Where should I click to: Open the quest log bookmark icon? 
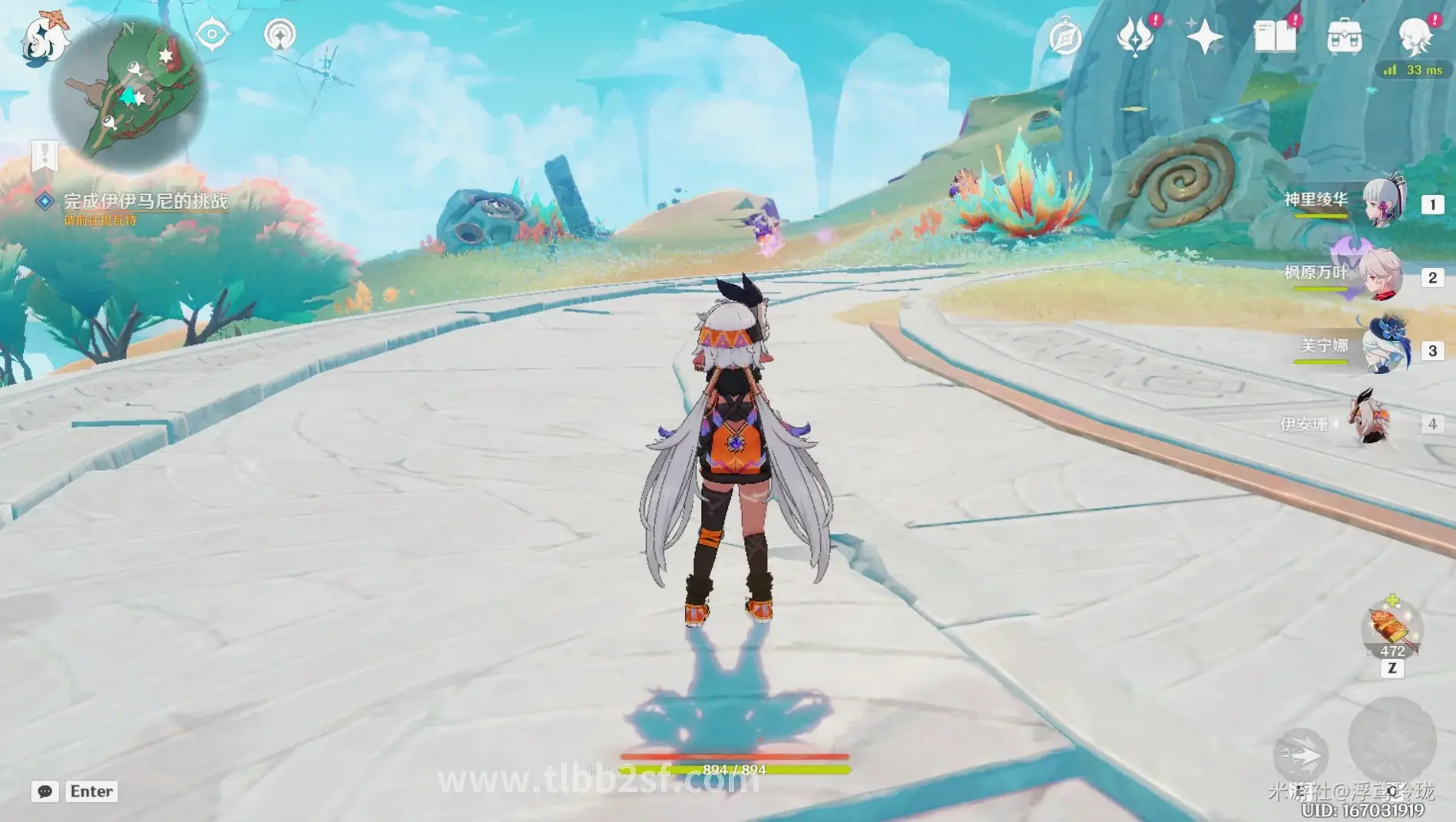pyautogui.click(x=45, y=156)
